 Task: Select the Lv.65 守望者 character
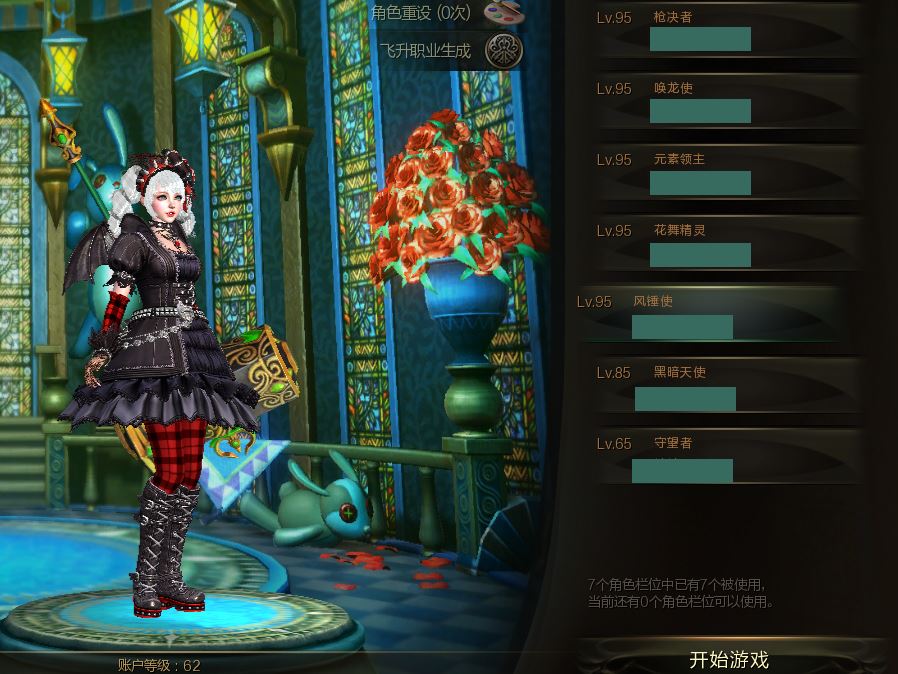tap(722, 456)
